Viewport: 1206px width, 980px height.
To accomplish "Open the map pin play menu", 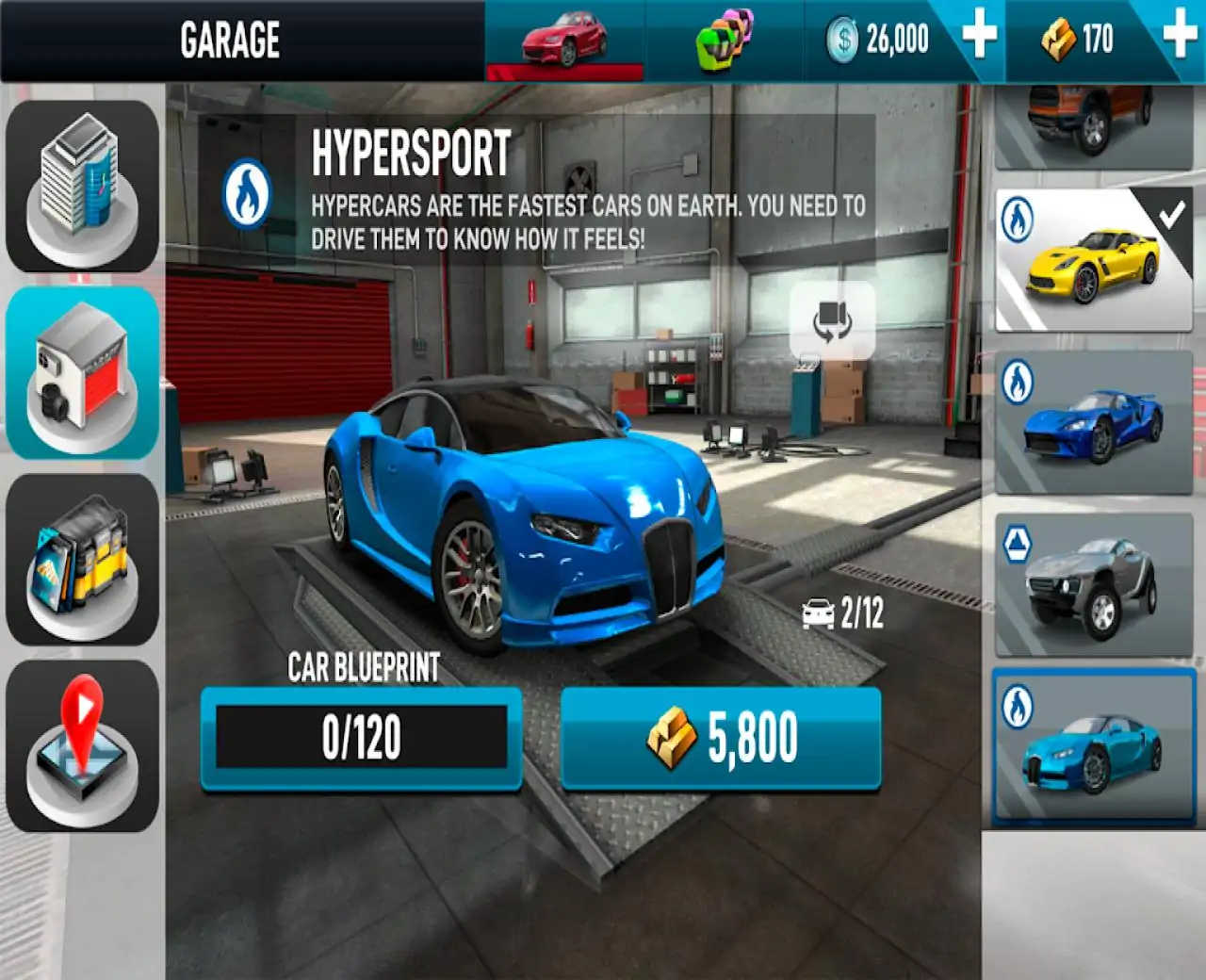I will 82,745.
